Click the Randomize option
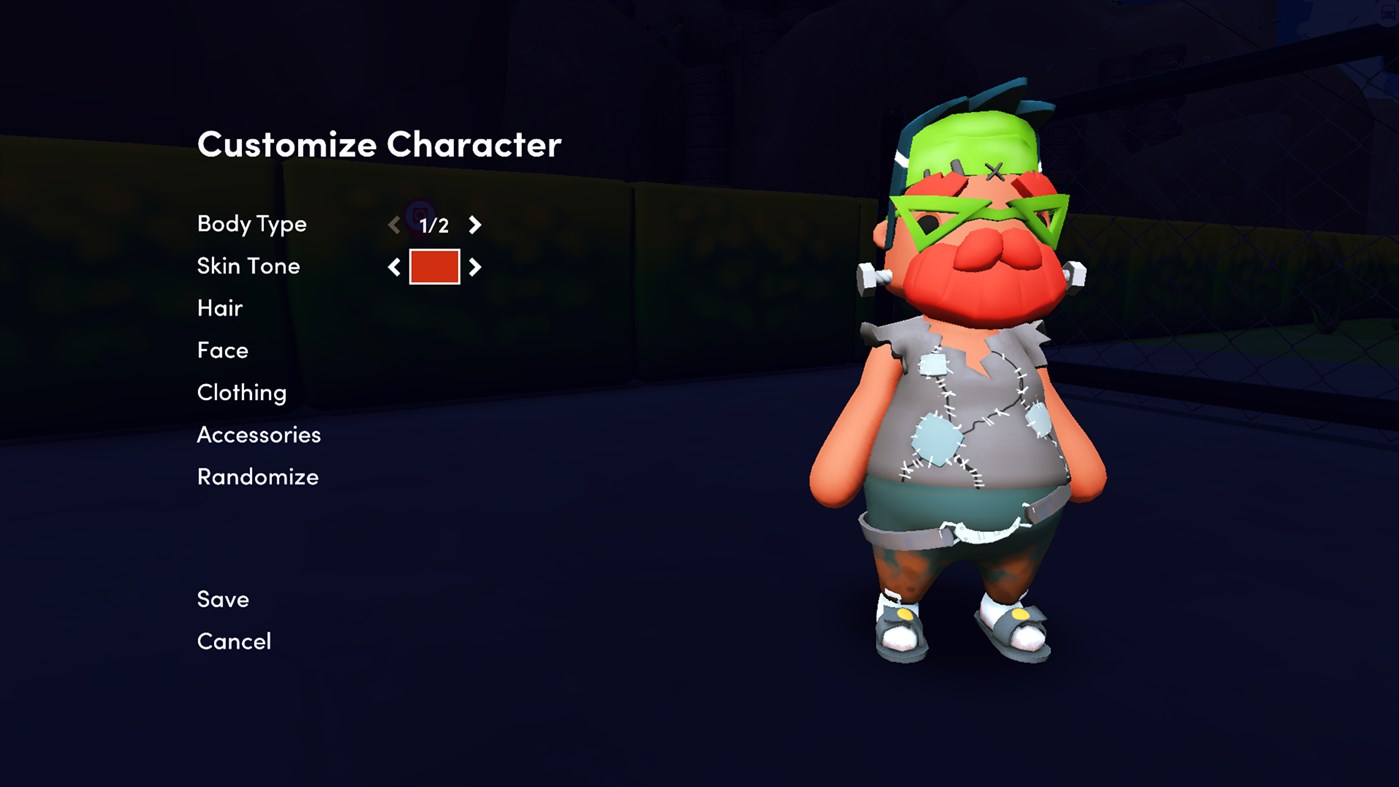1399x787 pixels. pyautogui.click(x=257, y=476)
